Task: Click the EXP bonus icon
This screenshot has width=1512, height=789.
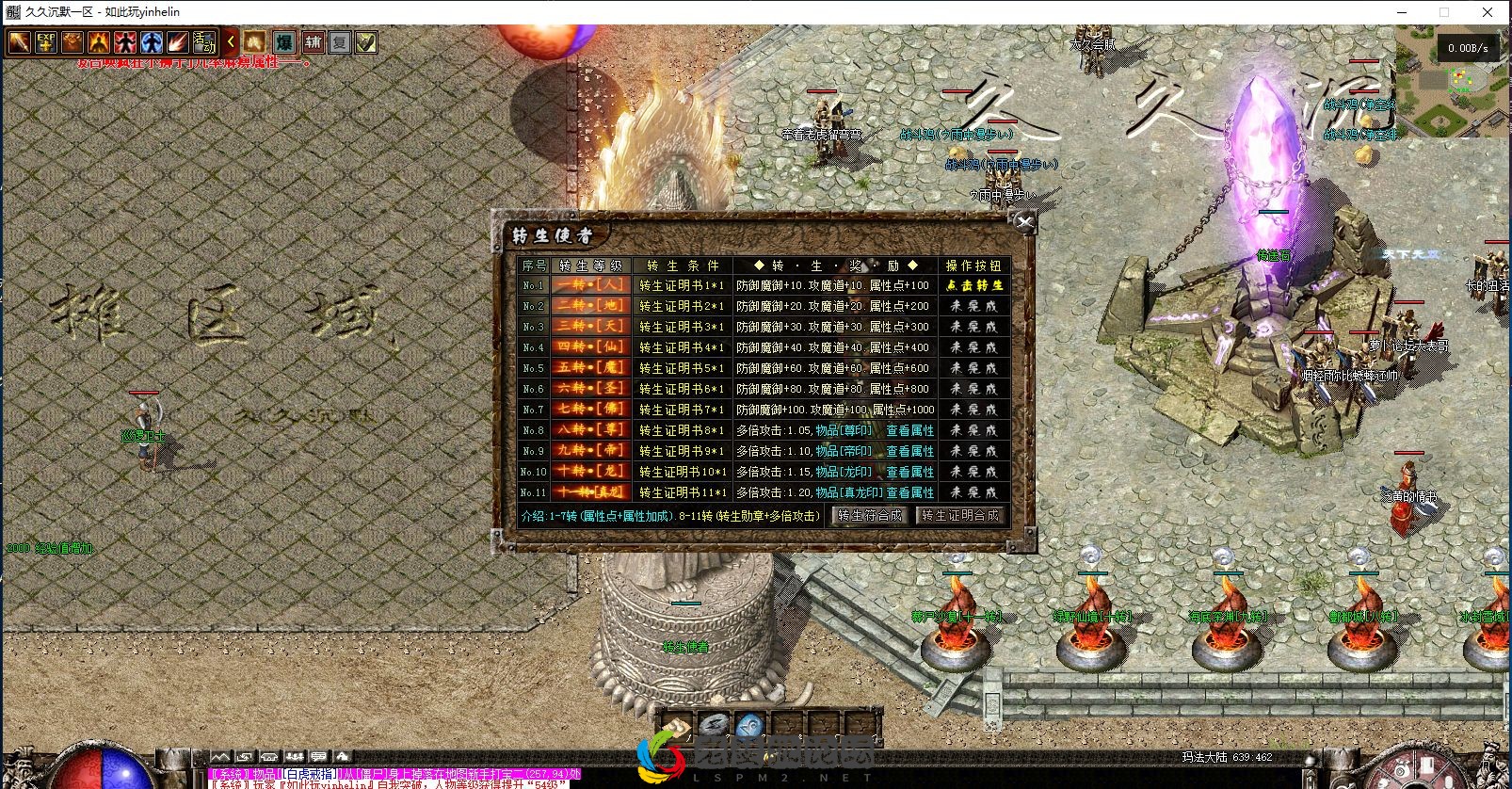Action: [46, 42]
